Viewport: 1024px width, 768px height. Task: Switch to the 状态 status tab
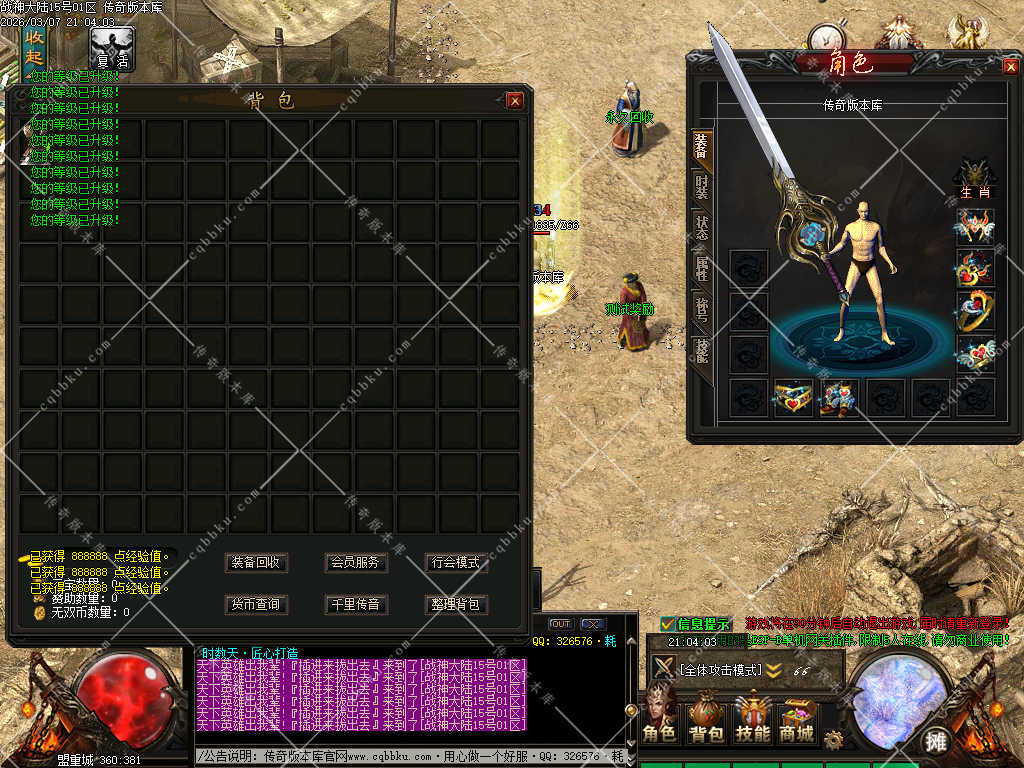pyautogui.click(x=702, y=228)
